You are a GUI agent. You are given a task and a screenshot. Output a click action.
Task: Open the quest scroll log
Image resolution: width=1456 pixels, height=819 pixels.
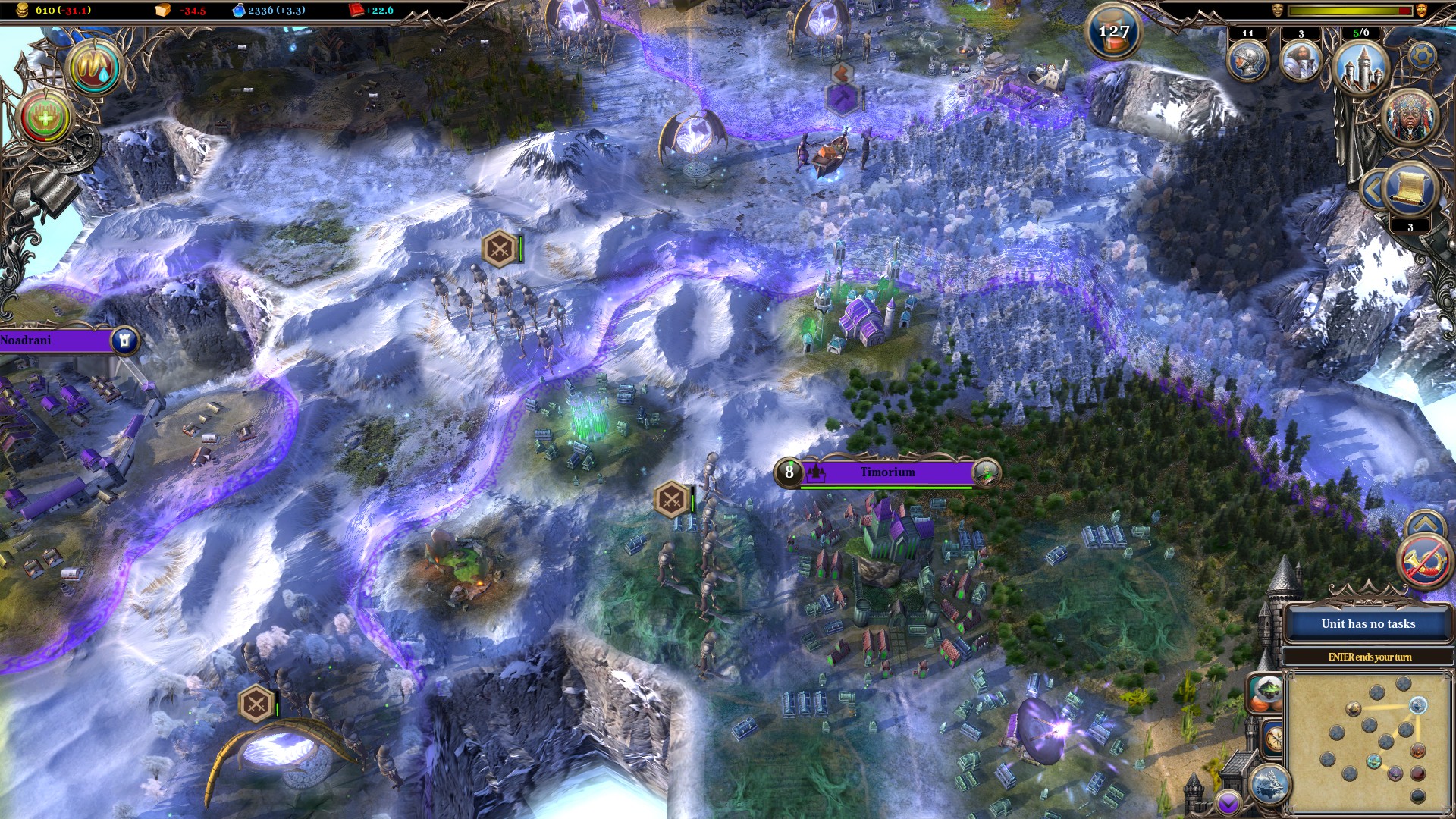1407,189
